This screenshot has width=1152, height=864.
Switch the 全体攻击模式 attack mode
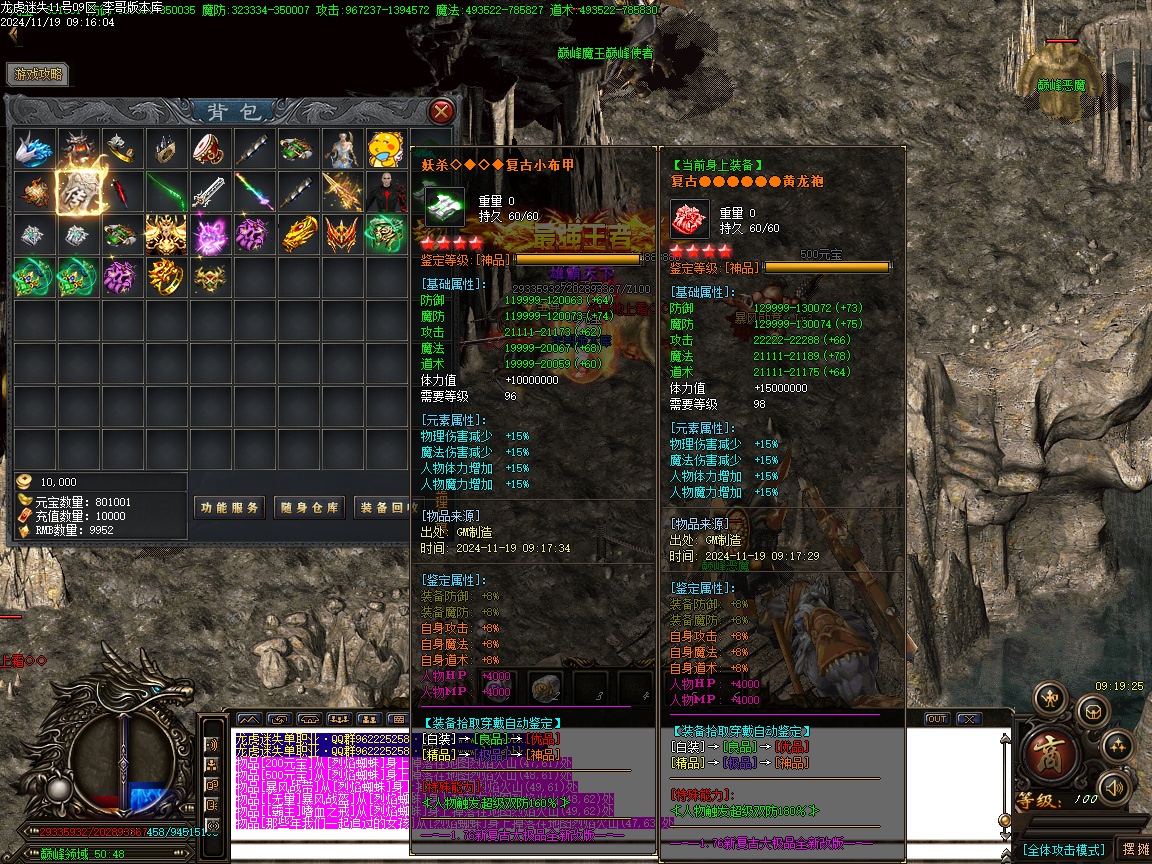pyautogui.click(x=1063, y=850)
